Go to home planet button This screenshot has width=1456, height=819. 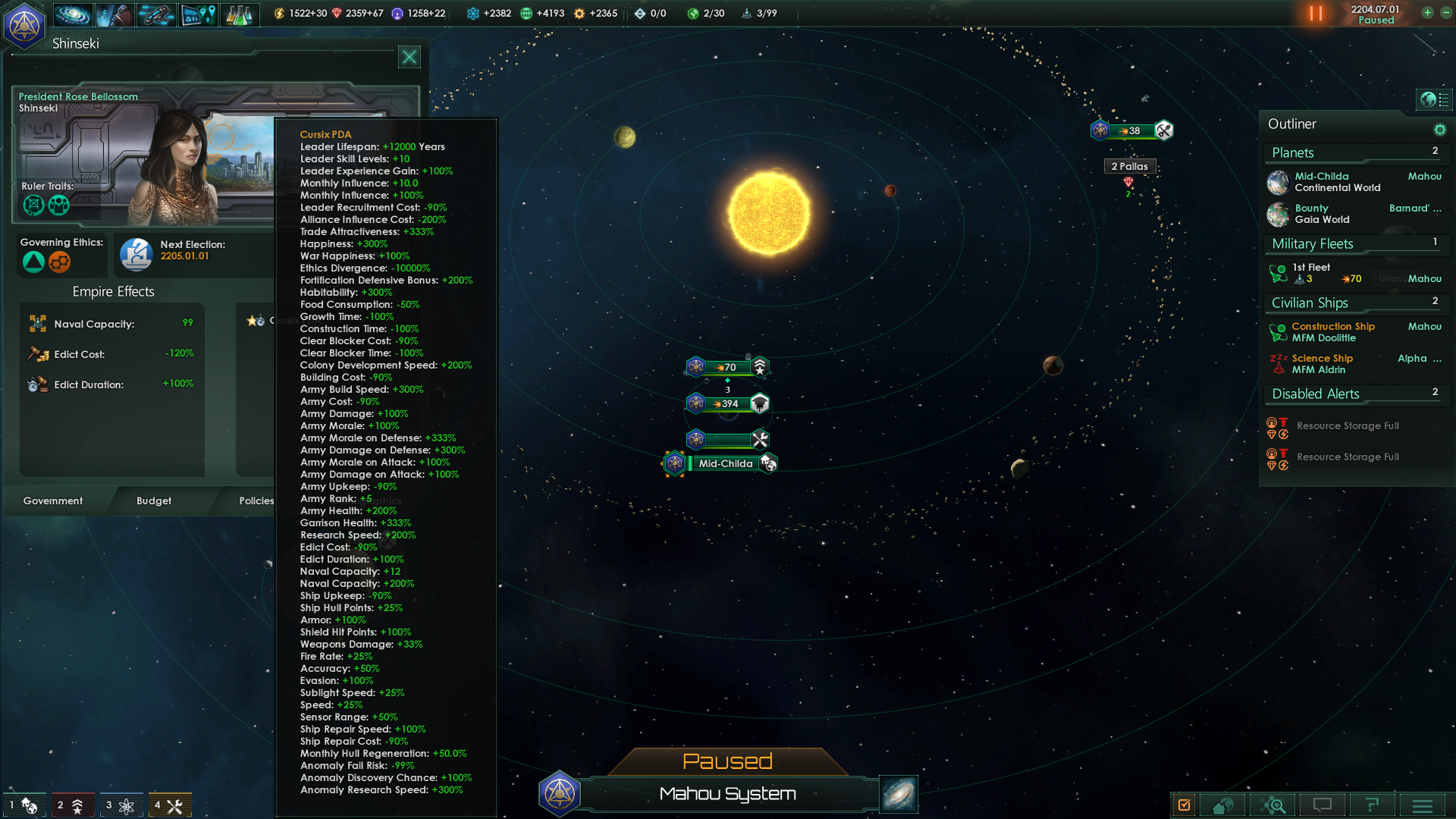coord(1222,805)
